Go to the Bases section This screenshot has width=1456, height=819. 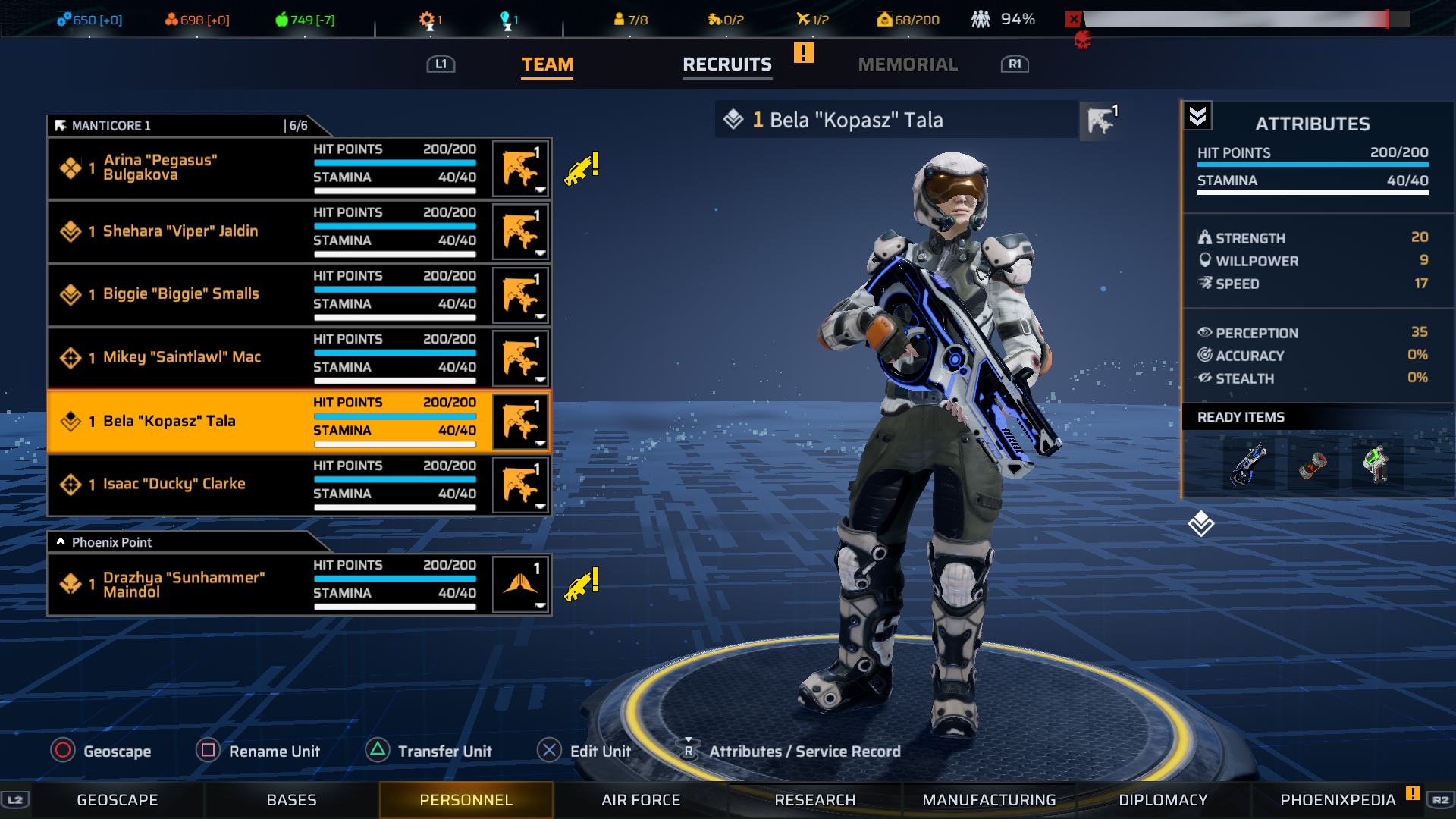pos(292,800)
